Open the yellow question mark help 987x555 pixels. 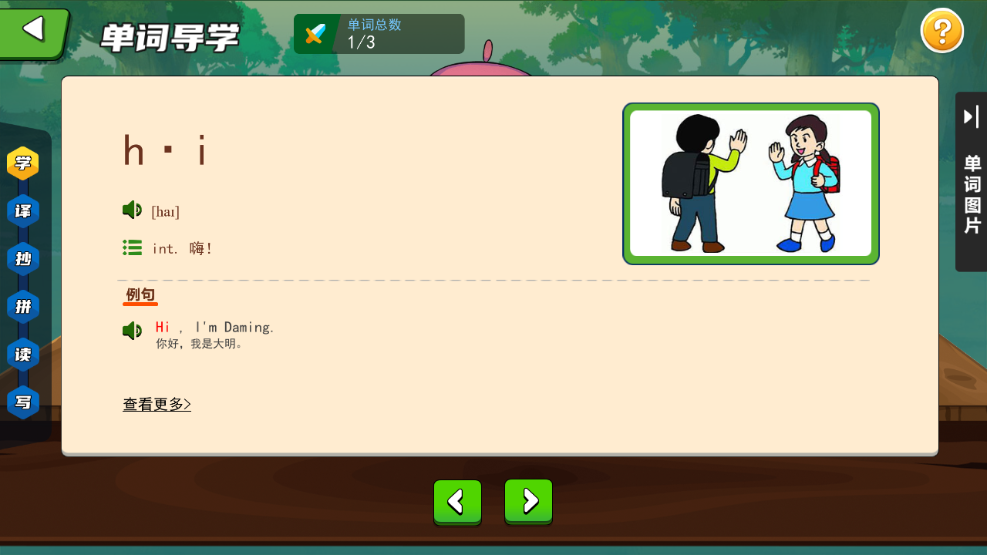point(942,32)
